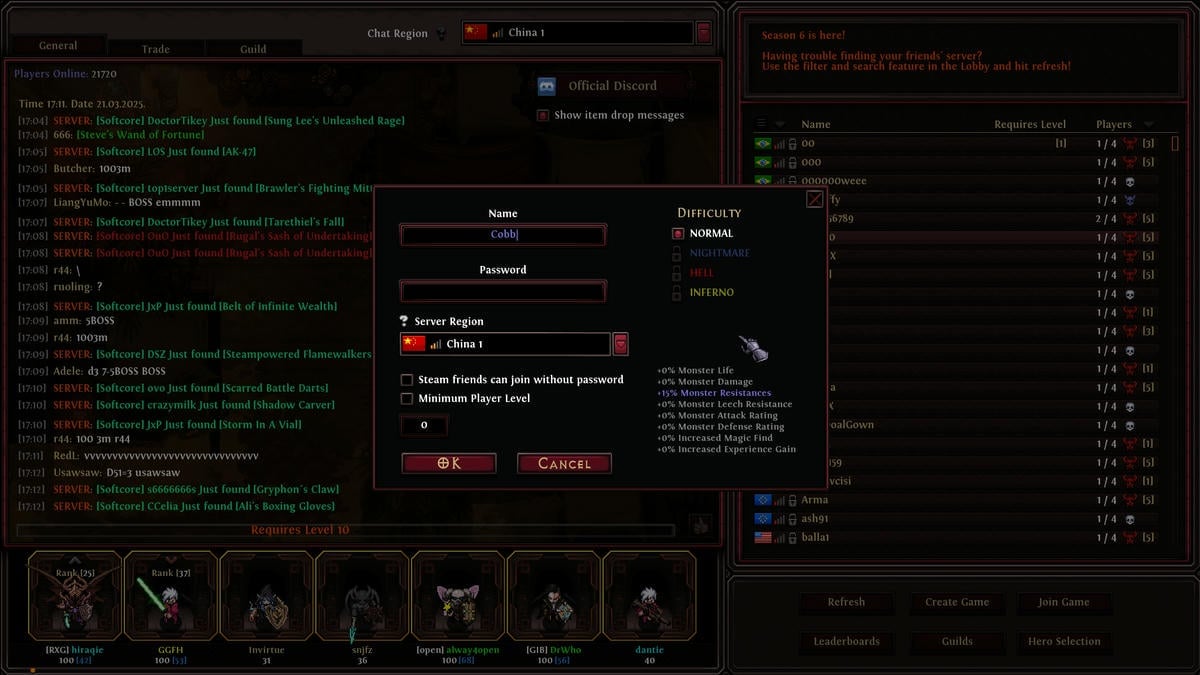Viewport: 1200px width, 675px height.
Task: Enable the Minimum Player Level checkbox
Action: point(407,399)
